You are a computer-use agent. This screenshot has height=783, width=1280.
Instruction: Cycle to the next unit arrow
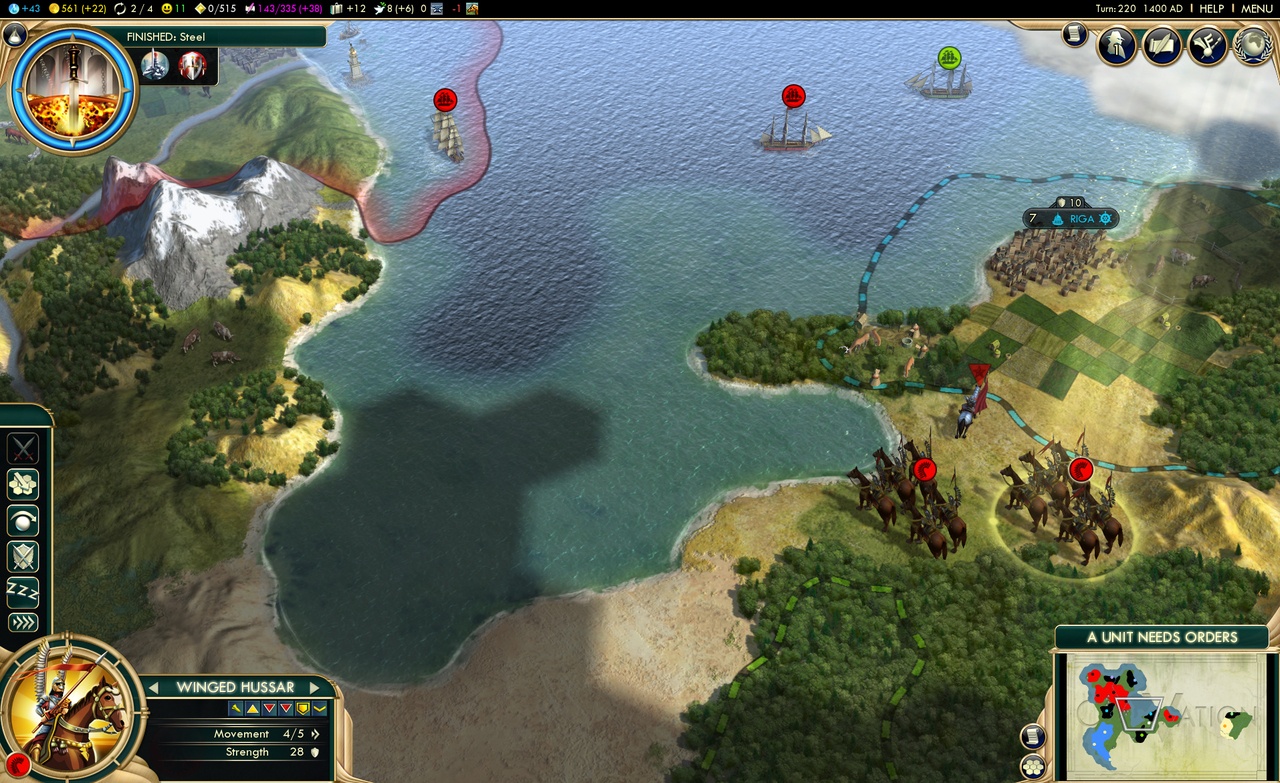(x=314, y=687)
